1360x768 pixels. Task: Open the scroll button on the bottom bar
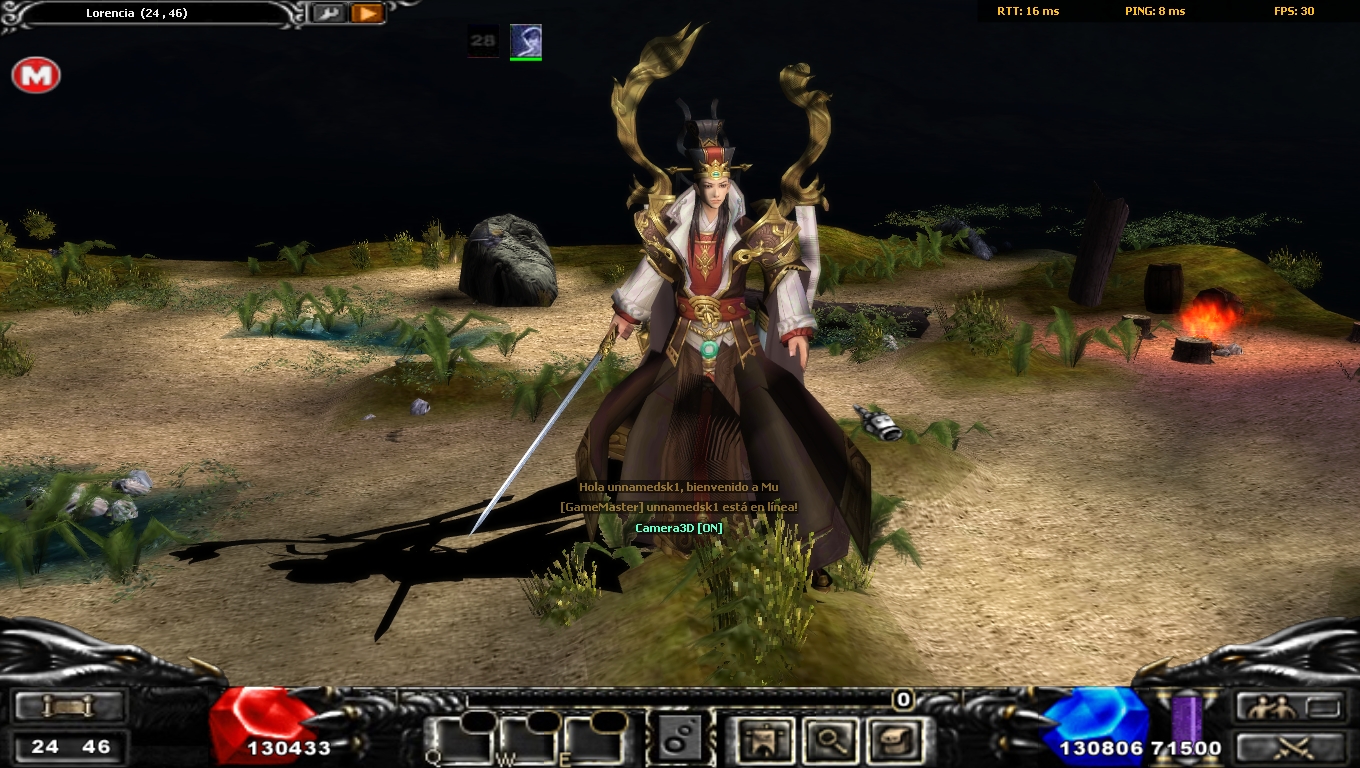click(69, 707)
